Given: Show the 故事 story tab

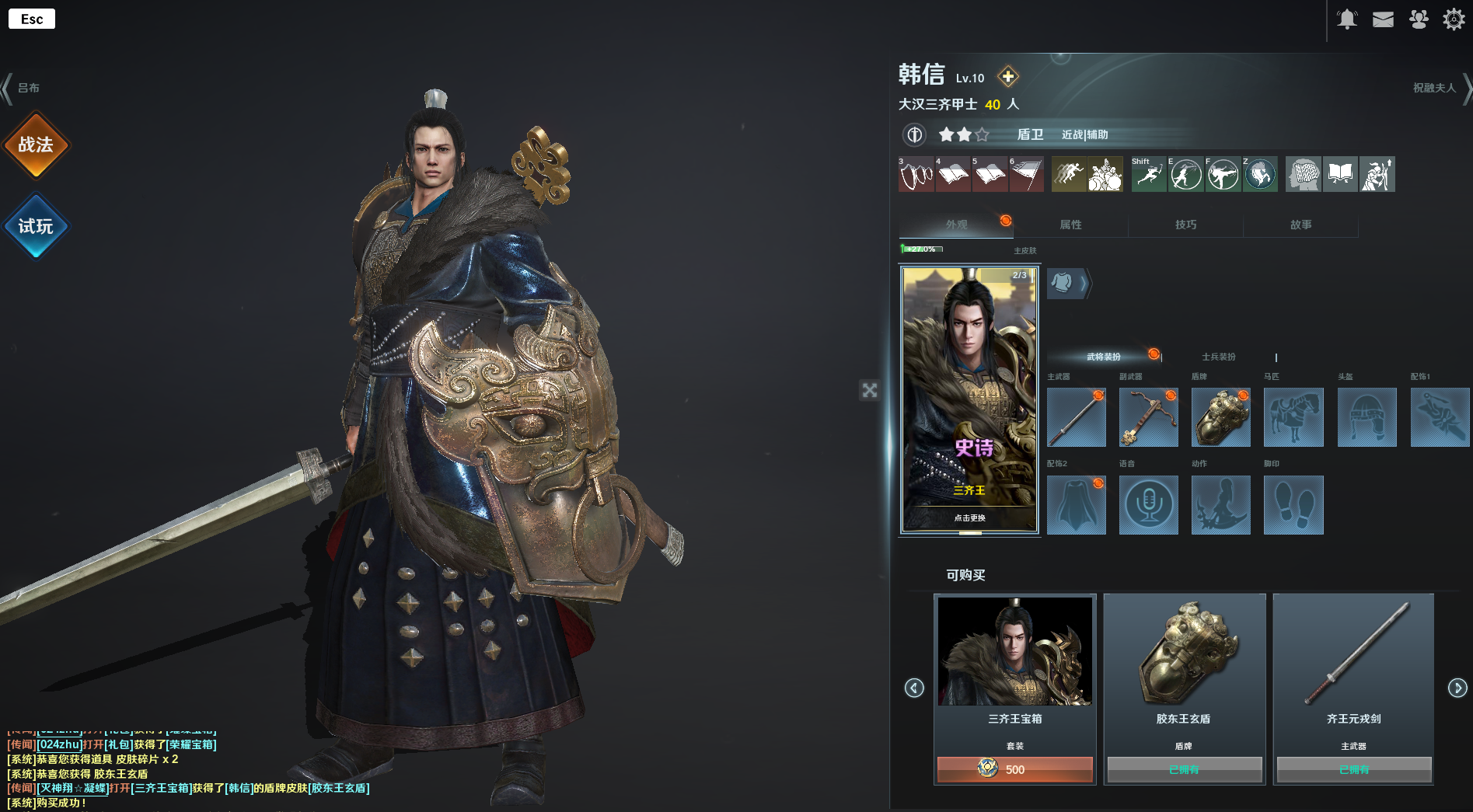Looking at the screenshot, I should (x=1300, y=225).
